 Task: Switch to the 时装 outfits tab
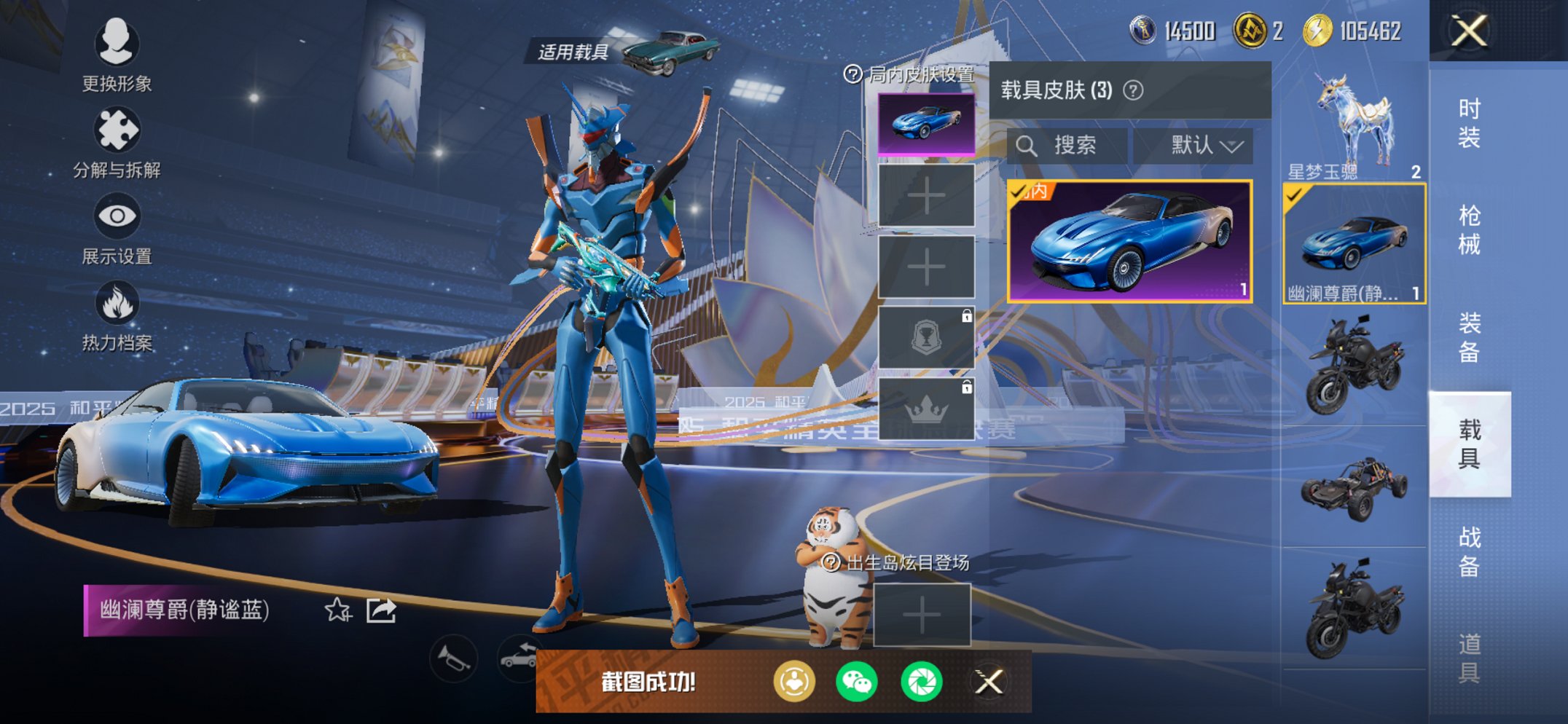pos(1469,122)
